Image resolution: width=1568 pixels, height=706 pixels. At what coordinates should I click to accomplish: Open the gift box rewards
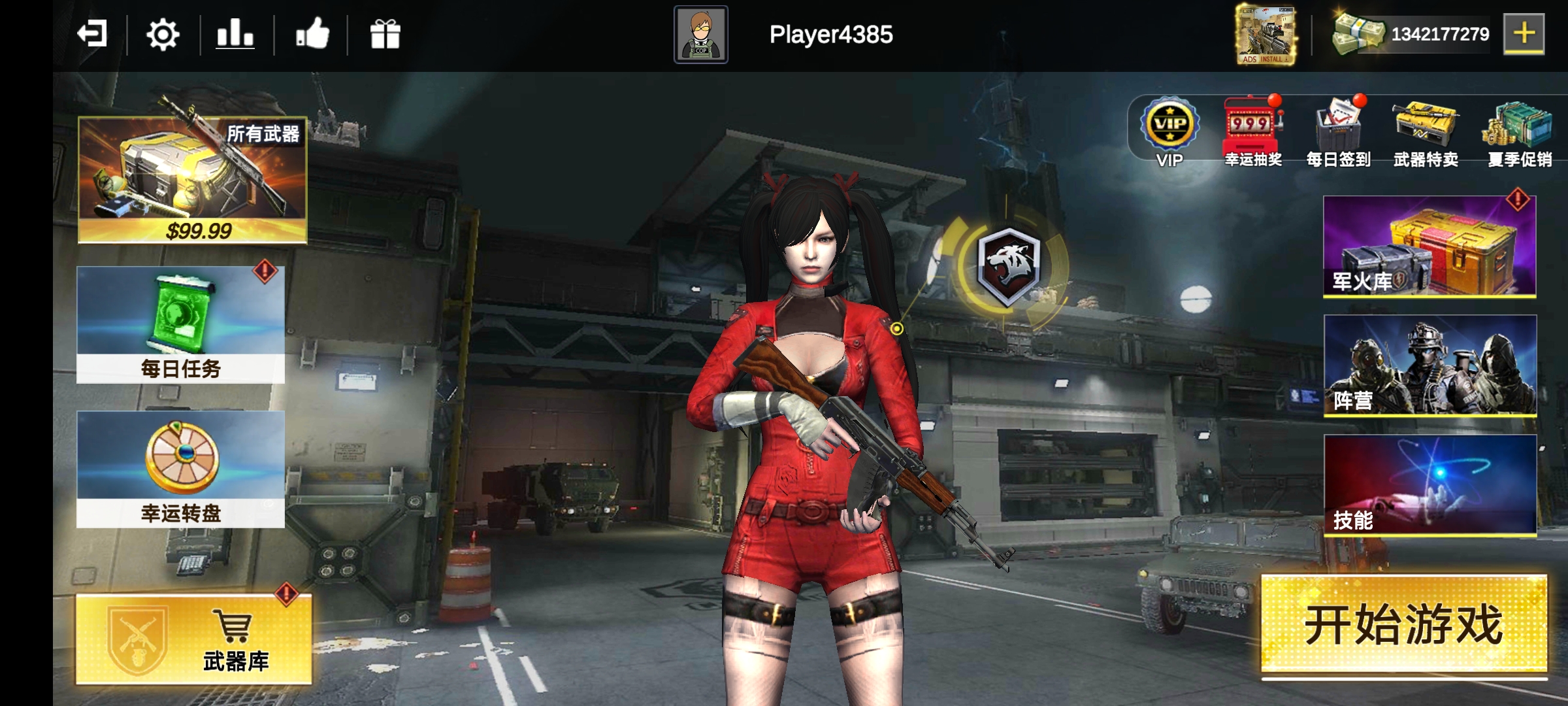pyautogui.click(x=385, y=34)
